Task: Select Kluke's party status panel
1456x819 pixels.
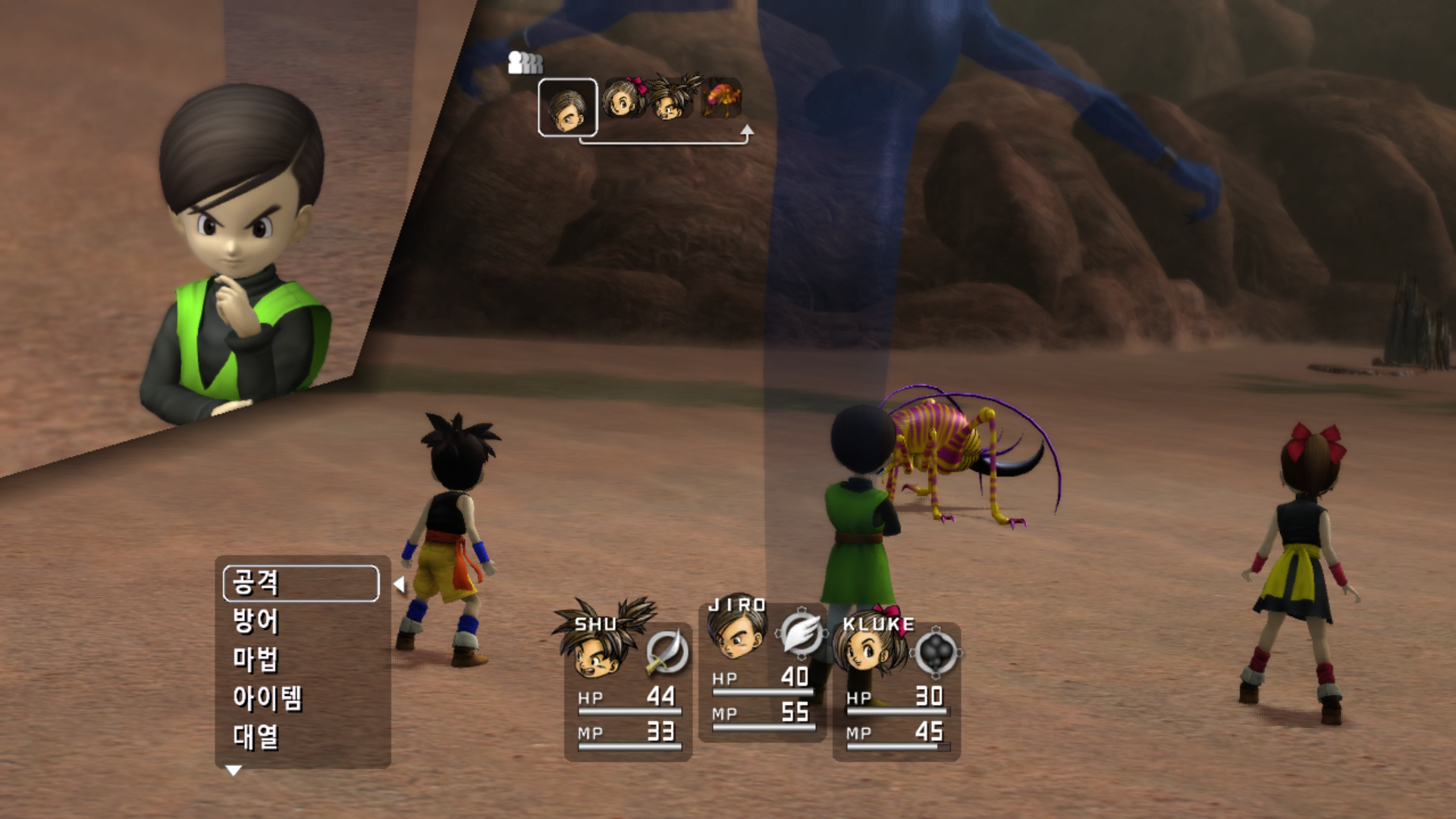Action: [896, 692]
